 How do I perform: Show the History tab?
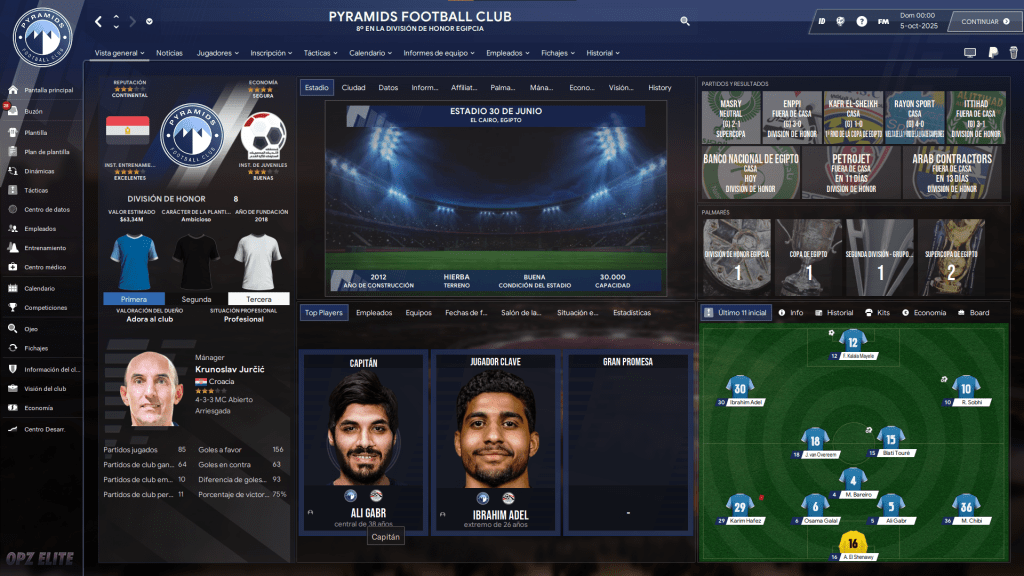pos(659,88)
